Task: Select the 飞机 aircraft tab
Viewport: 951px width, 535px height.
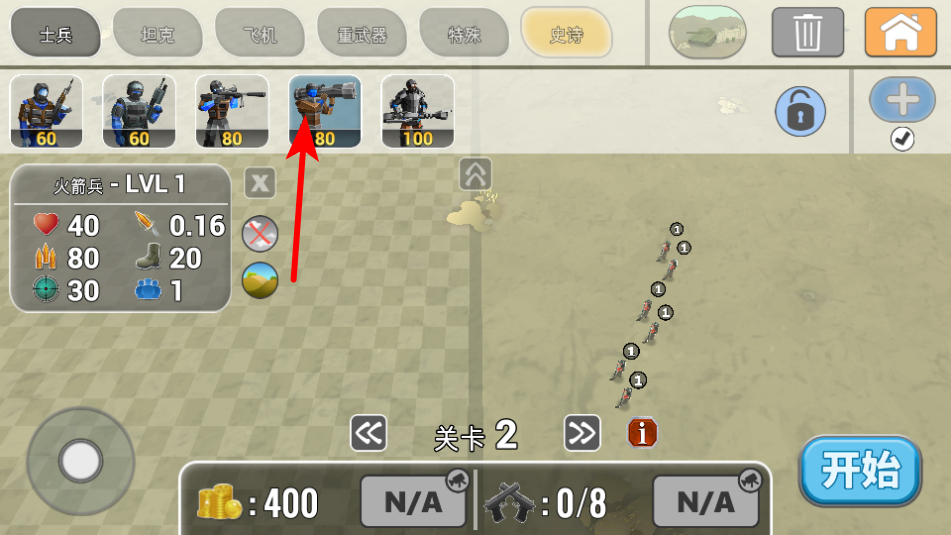Action: [x=260, y=35]
